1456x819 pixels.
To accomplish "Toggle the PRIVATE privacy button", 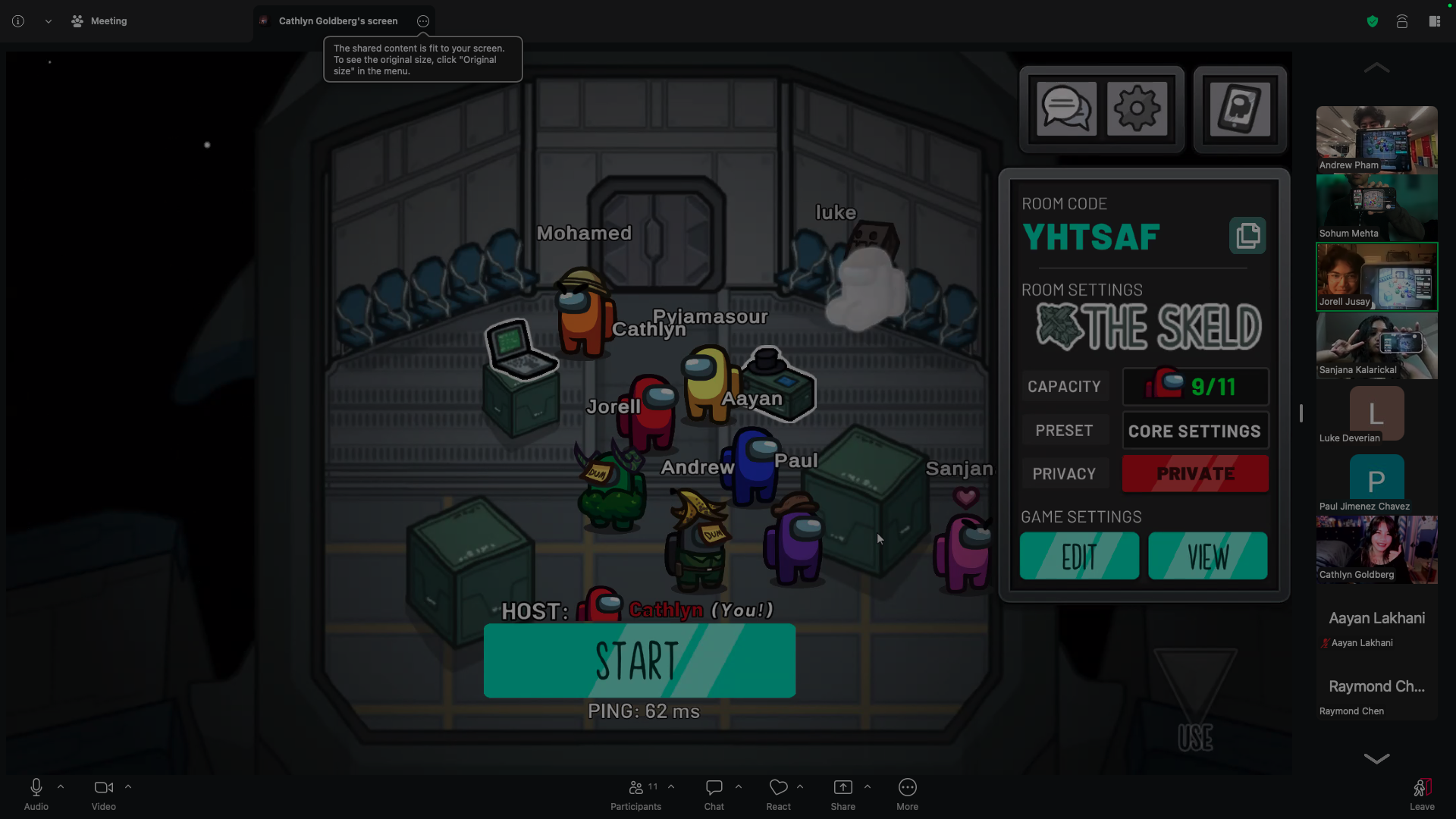I will point(1195,474).
